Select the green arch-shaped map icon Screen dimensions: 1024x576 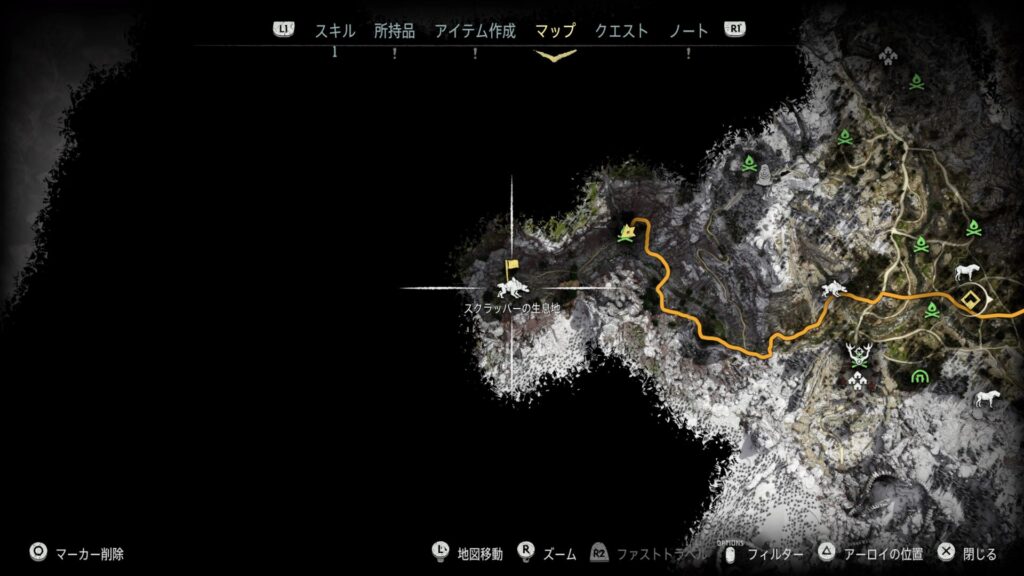(x=919, y=376)
